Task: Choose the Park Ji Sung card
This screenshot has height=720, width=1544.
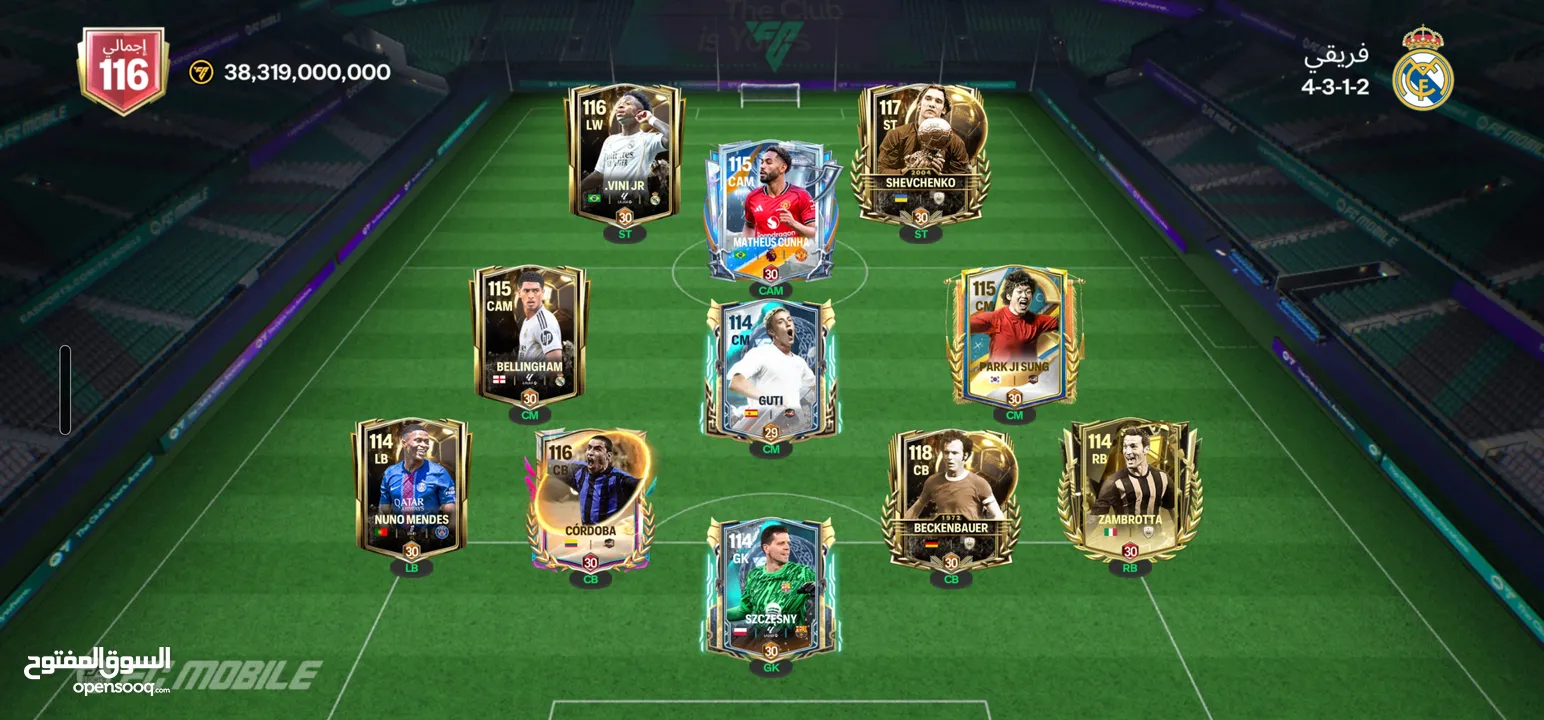Action: pyautogui.click(x=1014, y=335)
